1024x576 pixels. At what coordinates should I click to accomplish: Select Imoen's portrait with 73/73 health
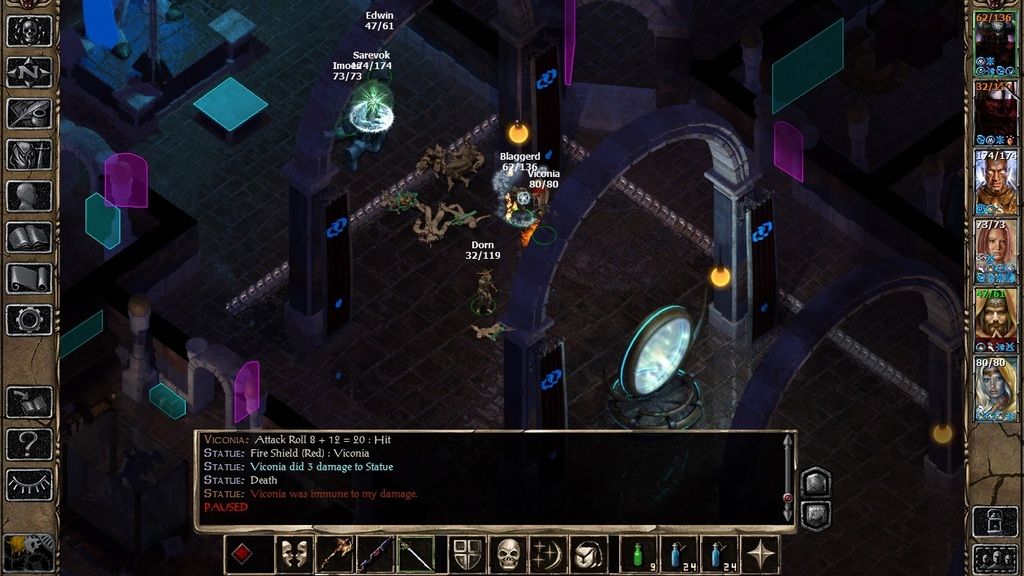pyautogui.click(x=995, y=254)
